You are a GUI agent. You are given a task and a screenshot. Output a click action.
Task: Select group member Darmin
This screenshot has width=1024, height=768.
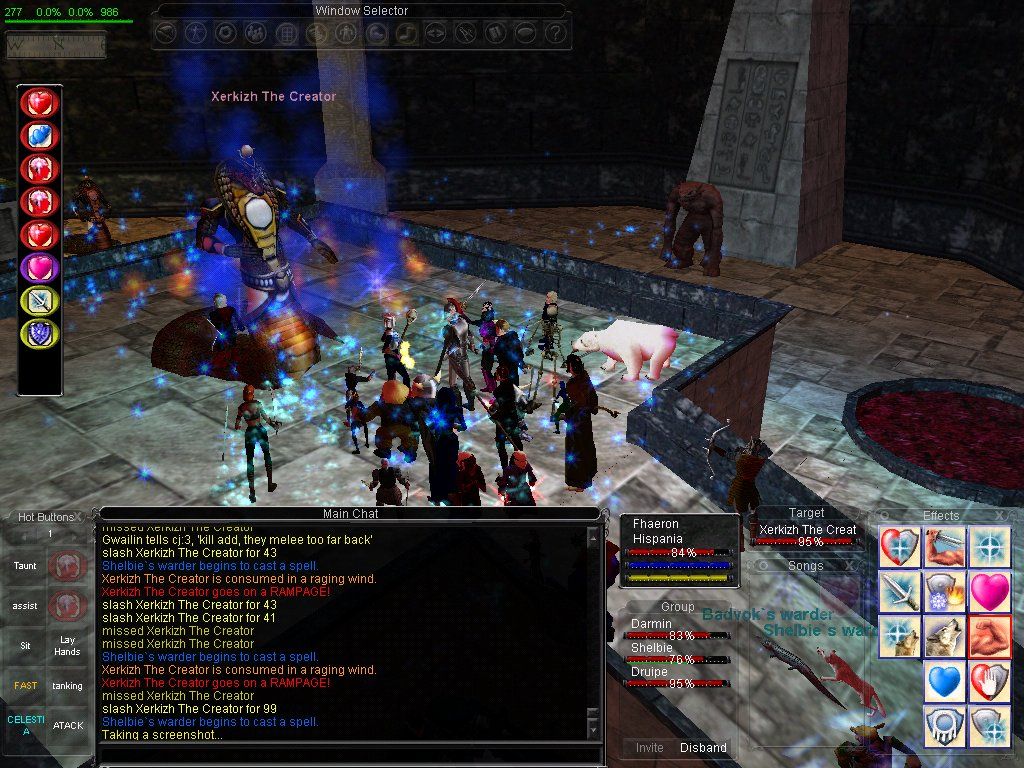pos(652,623)
